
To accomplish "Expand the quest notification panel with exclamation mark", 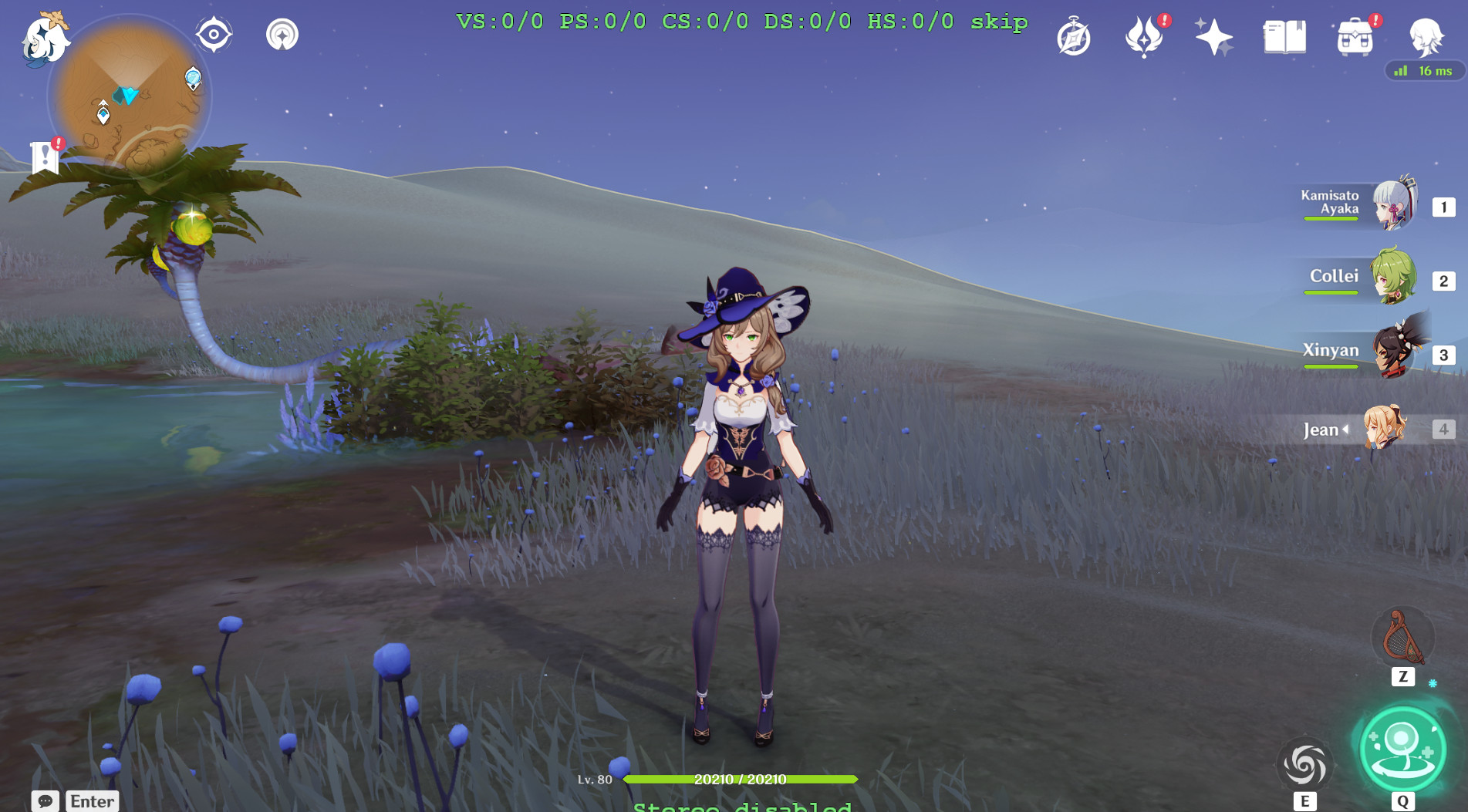I will tap(45, 153).
